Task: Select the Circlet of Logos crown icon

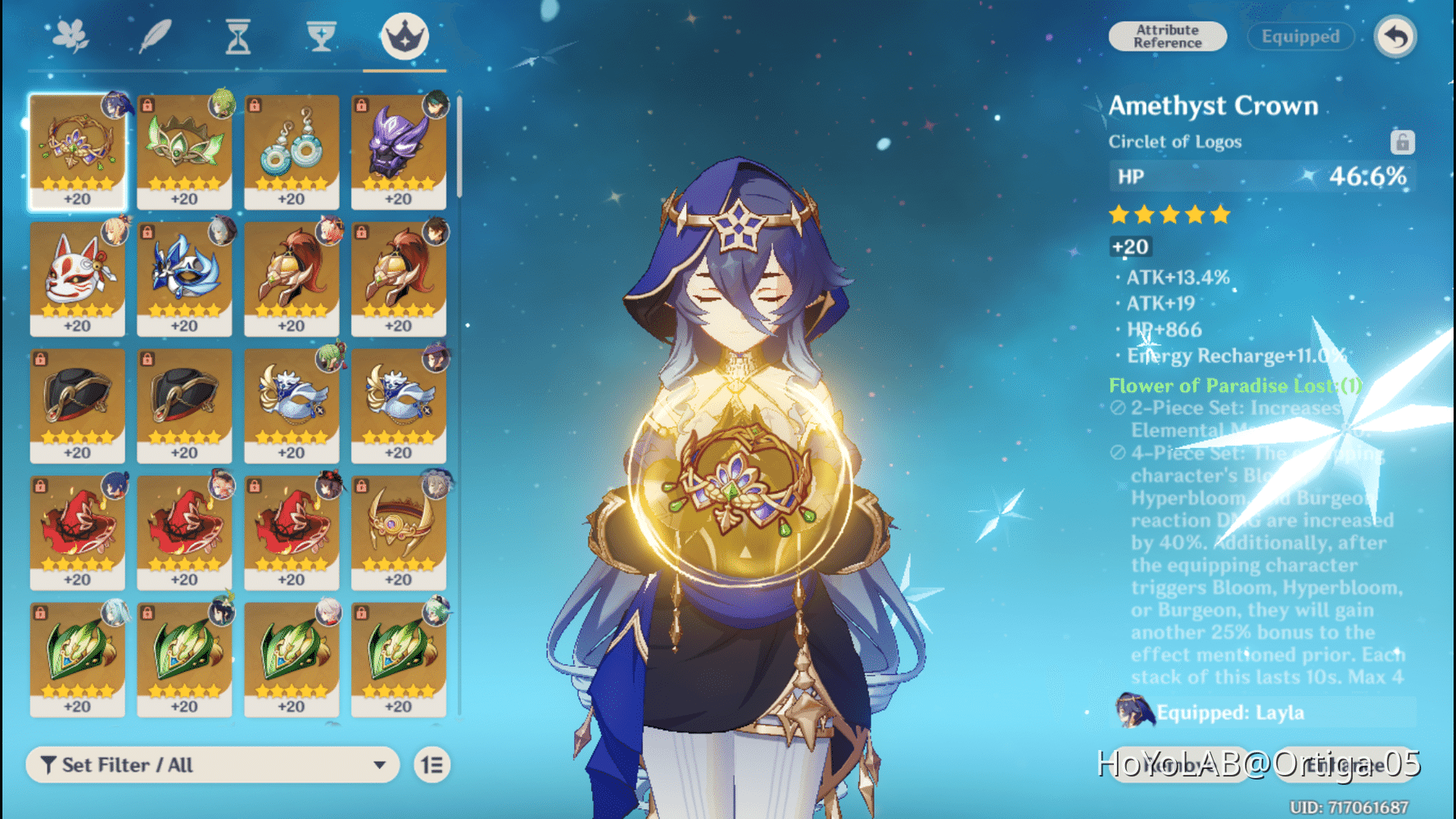Action: tap(404, 34)
